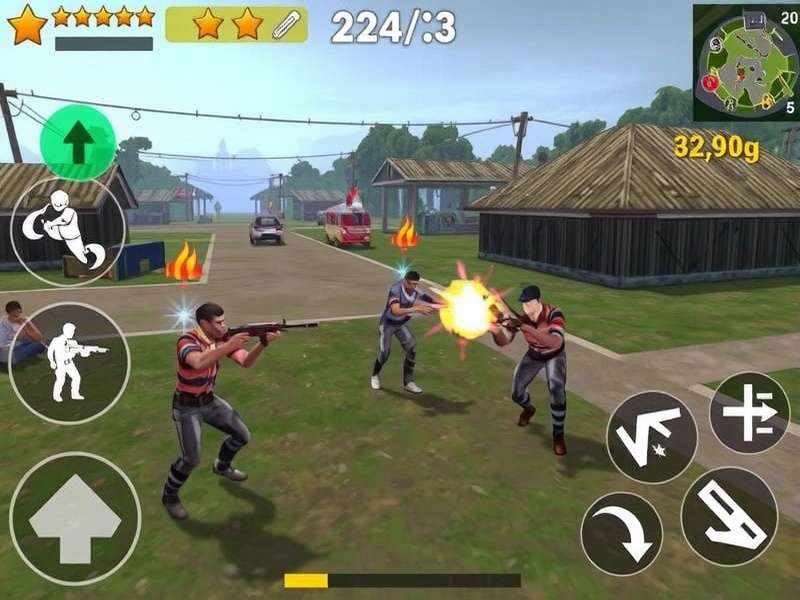Open the two-star pencil edit panel
Screen dimensions: 800x600
click(x=236, y=24)
